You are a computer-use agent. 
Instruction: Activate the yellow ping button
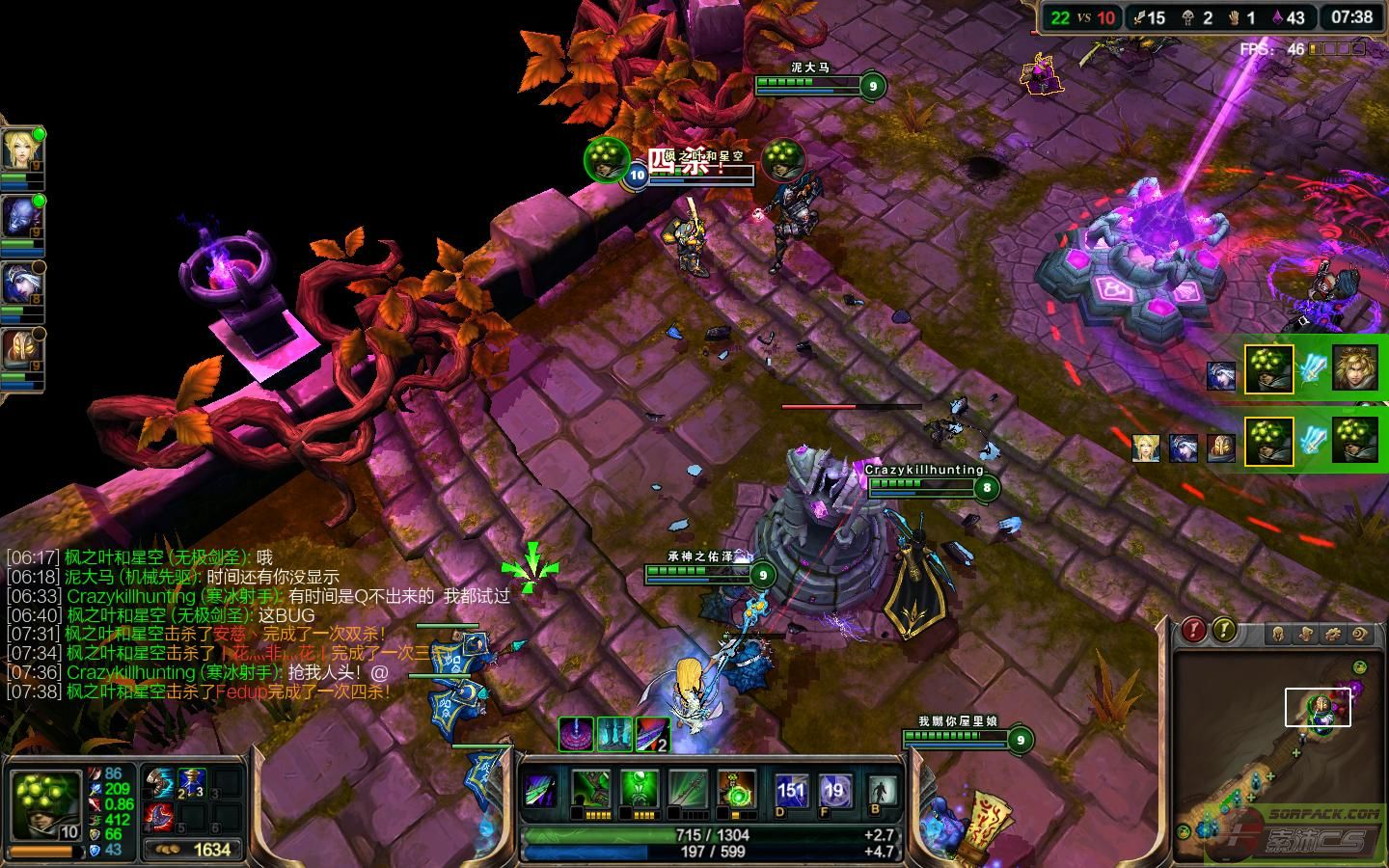[1223, 631]
